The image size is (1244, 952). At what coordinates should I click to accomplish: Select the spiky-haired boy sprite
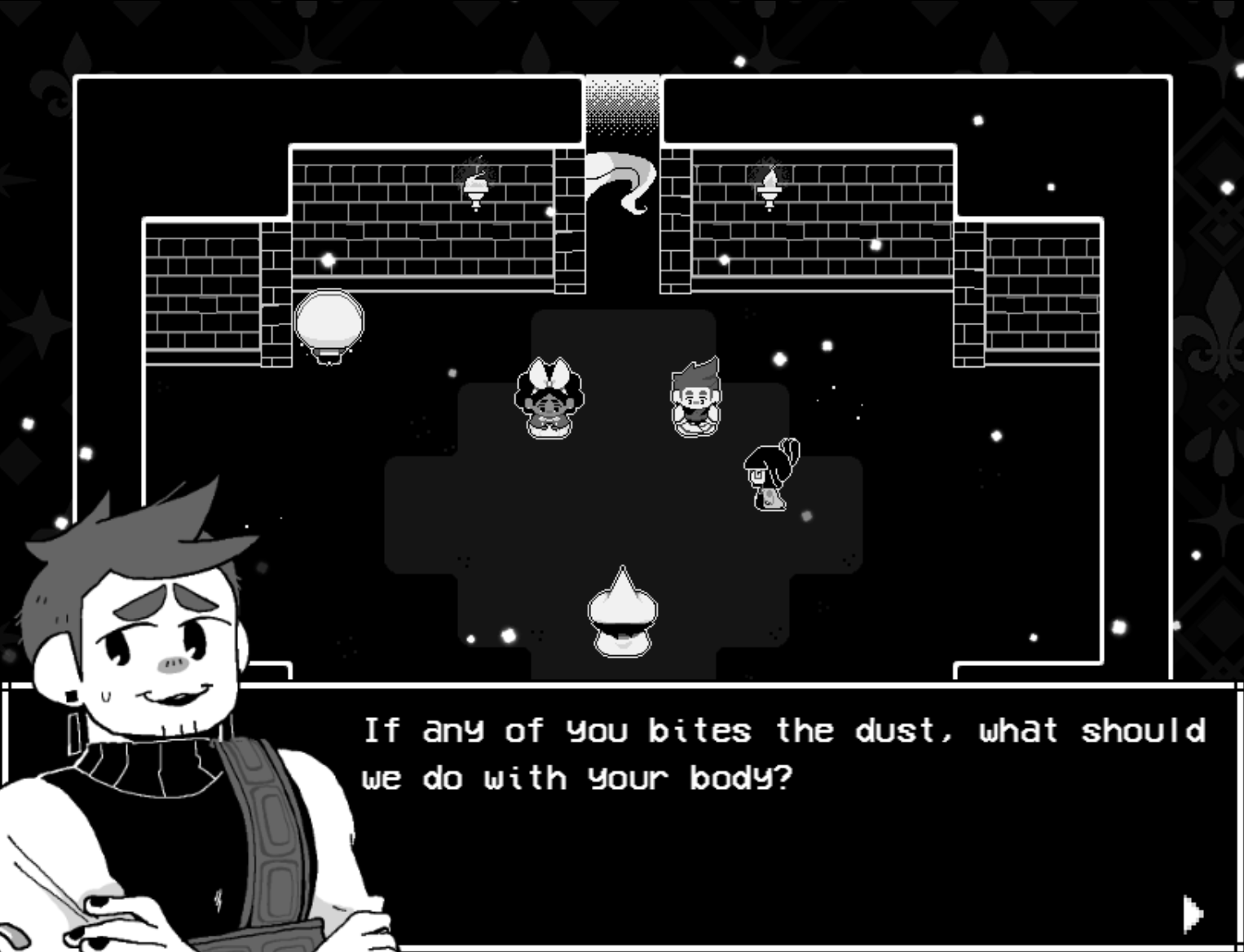pyautogui.click(x=695, y=395)
